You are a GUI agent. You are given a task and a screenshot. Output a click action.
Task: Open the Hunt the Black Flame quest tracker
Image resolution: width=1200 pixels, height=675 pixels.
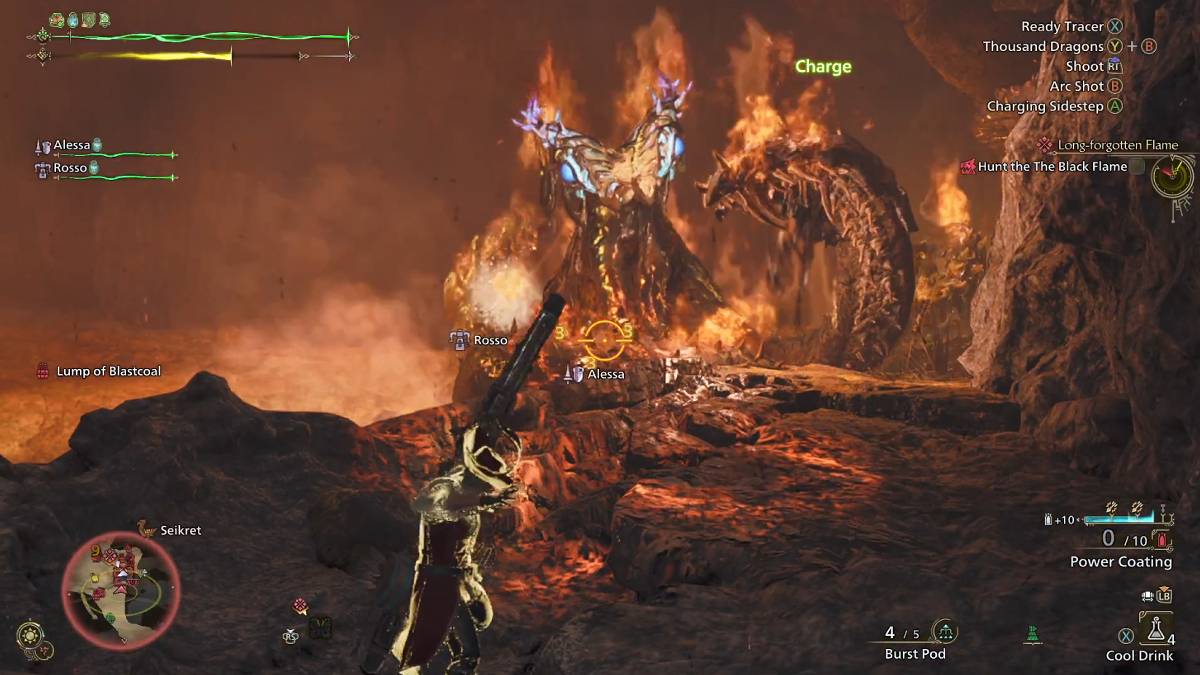point(1052,167)
